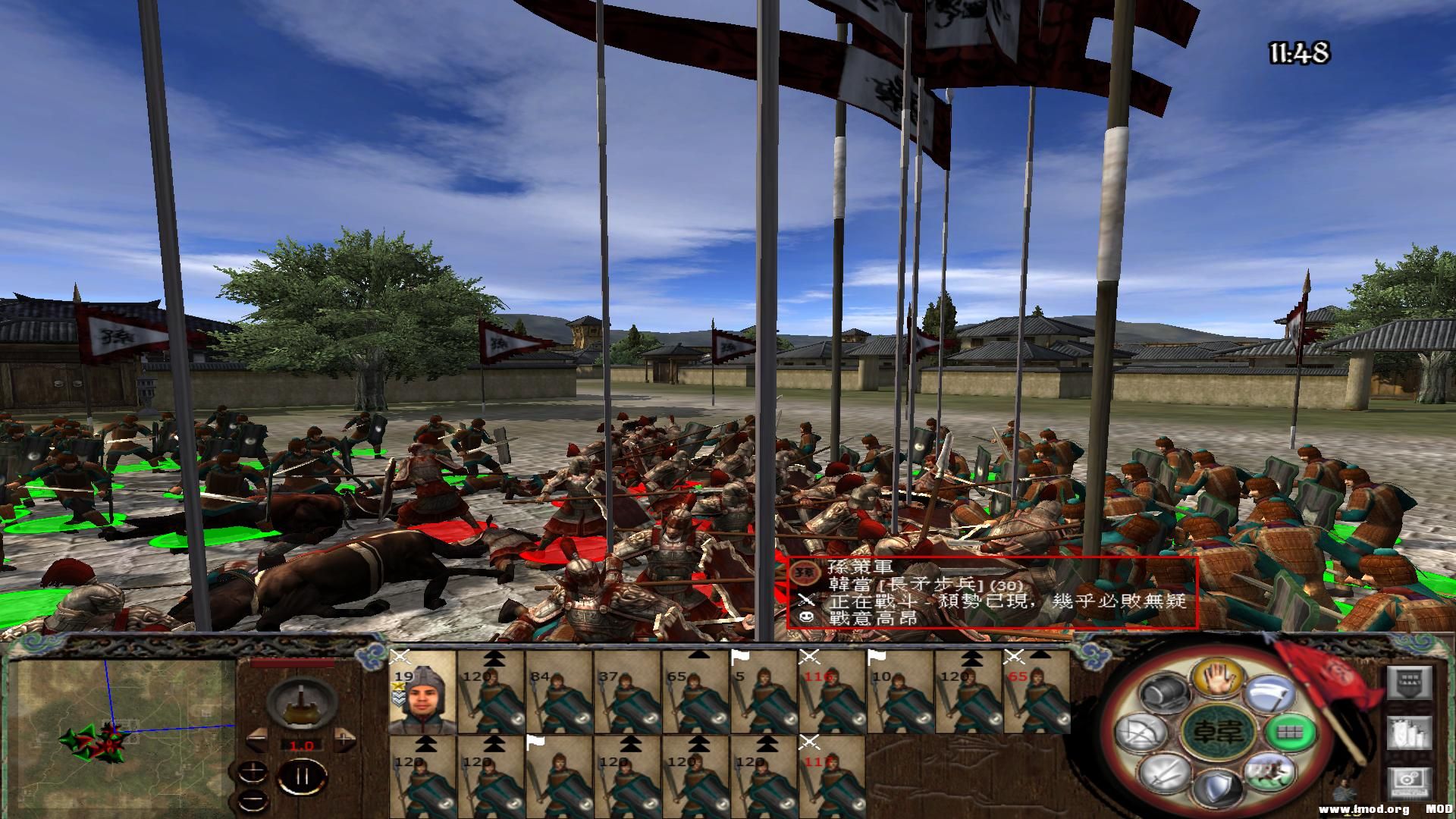Open the green formations grid on the command wheel
The height and width of the screenshot is (819, 1456).
click(x=1288, y=732)
